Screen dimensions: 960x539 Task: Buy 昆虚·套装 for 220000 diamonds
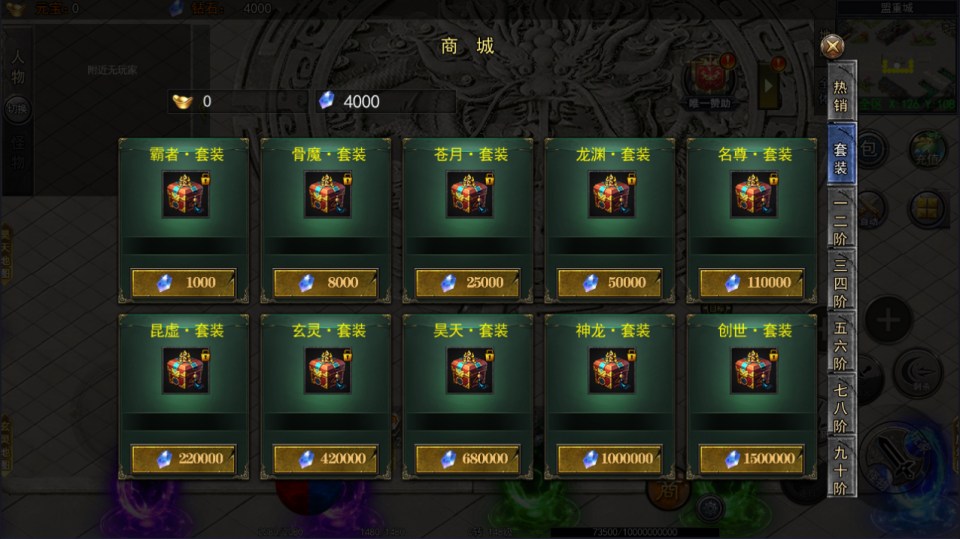click(x=184, y=459)
